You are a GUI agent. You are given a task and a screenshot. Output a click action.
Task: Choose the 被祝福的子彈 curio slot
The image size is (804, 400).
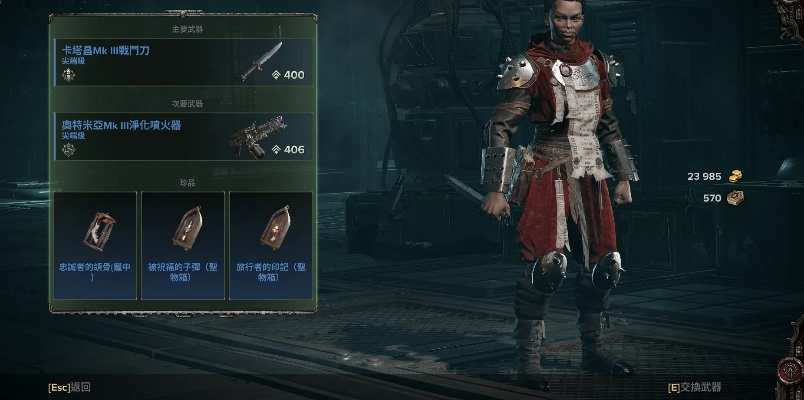coord(183,244)
